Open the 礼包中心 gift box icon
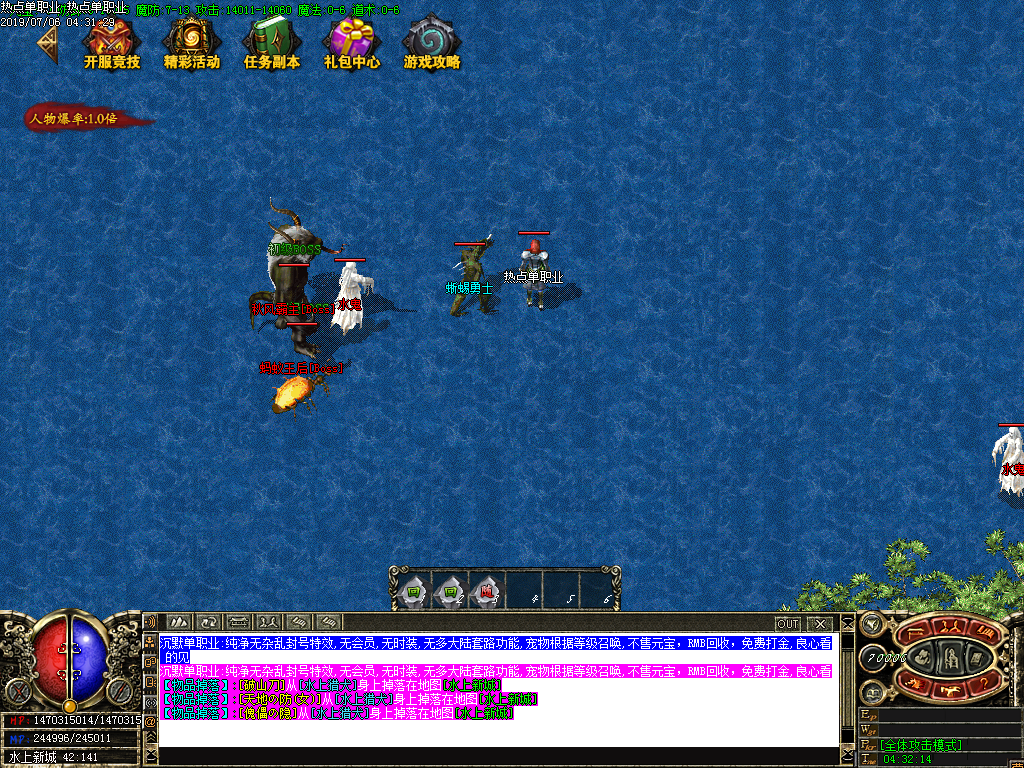Viewport: 1024px width, 768px height. coord(351,43)
